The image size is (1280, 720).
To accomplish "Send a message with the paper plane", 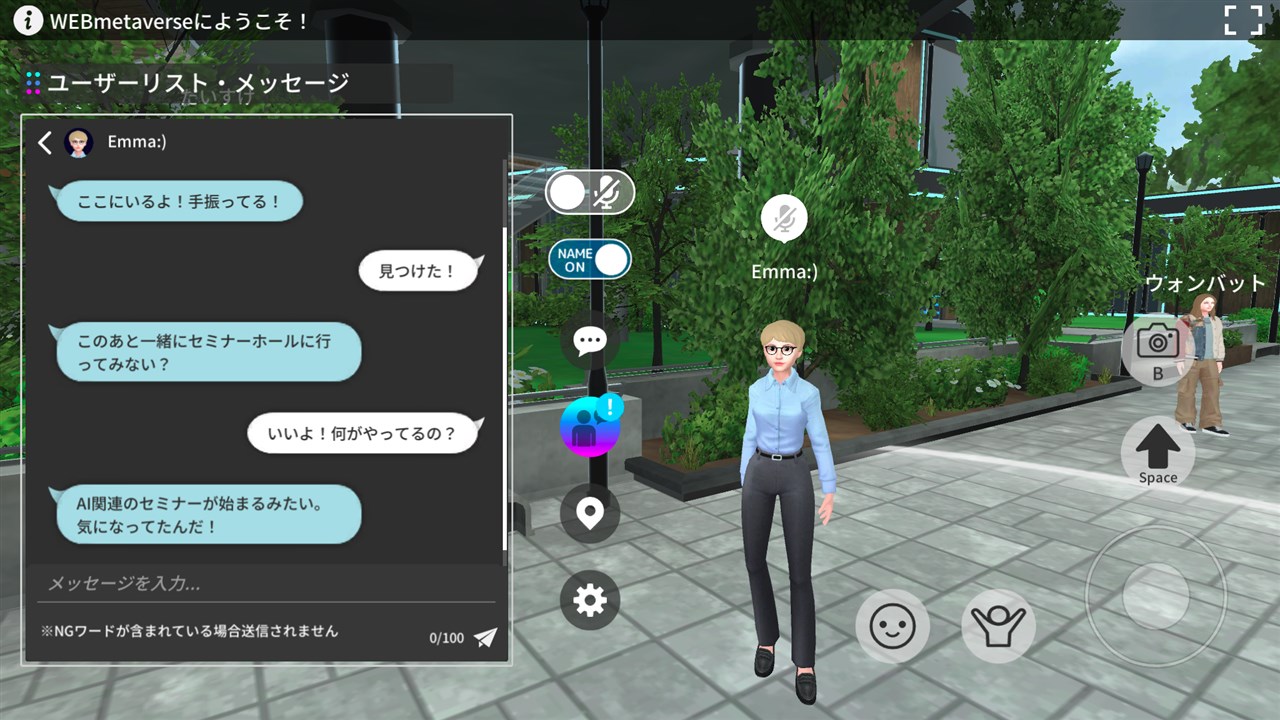I will pyautogui.click(x=488, y=637).
